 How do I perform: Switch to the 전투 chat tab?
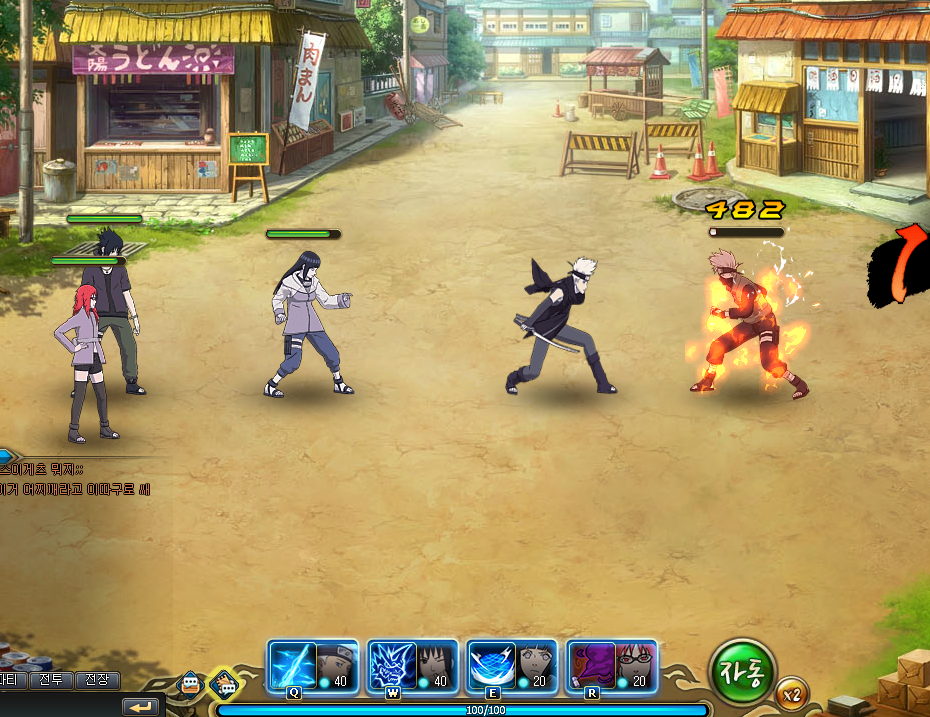click(x=51, y=680)
